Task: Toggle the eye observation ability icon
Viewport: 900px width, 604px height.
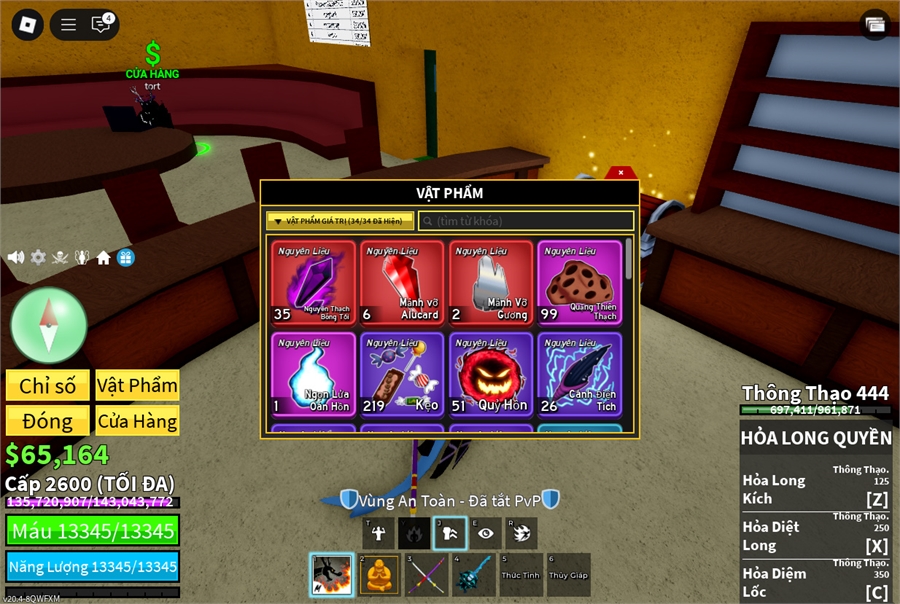Action: [x=485, y=533]
